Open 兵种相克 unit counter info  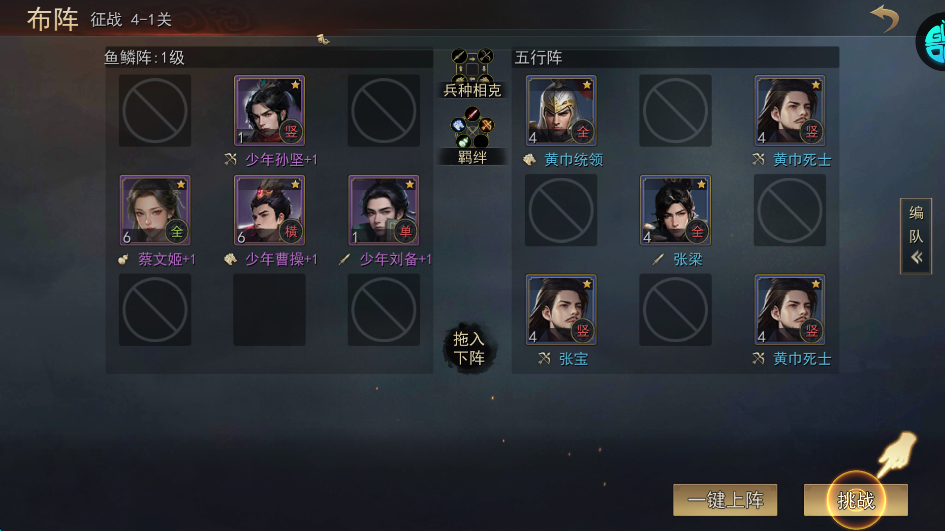pos(472,72)
